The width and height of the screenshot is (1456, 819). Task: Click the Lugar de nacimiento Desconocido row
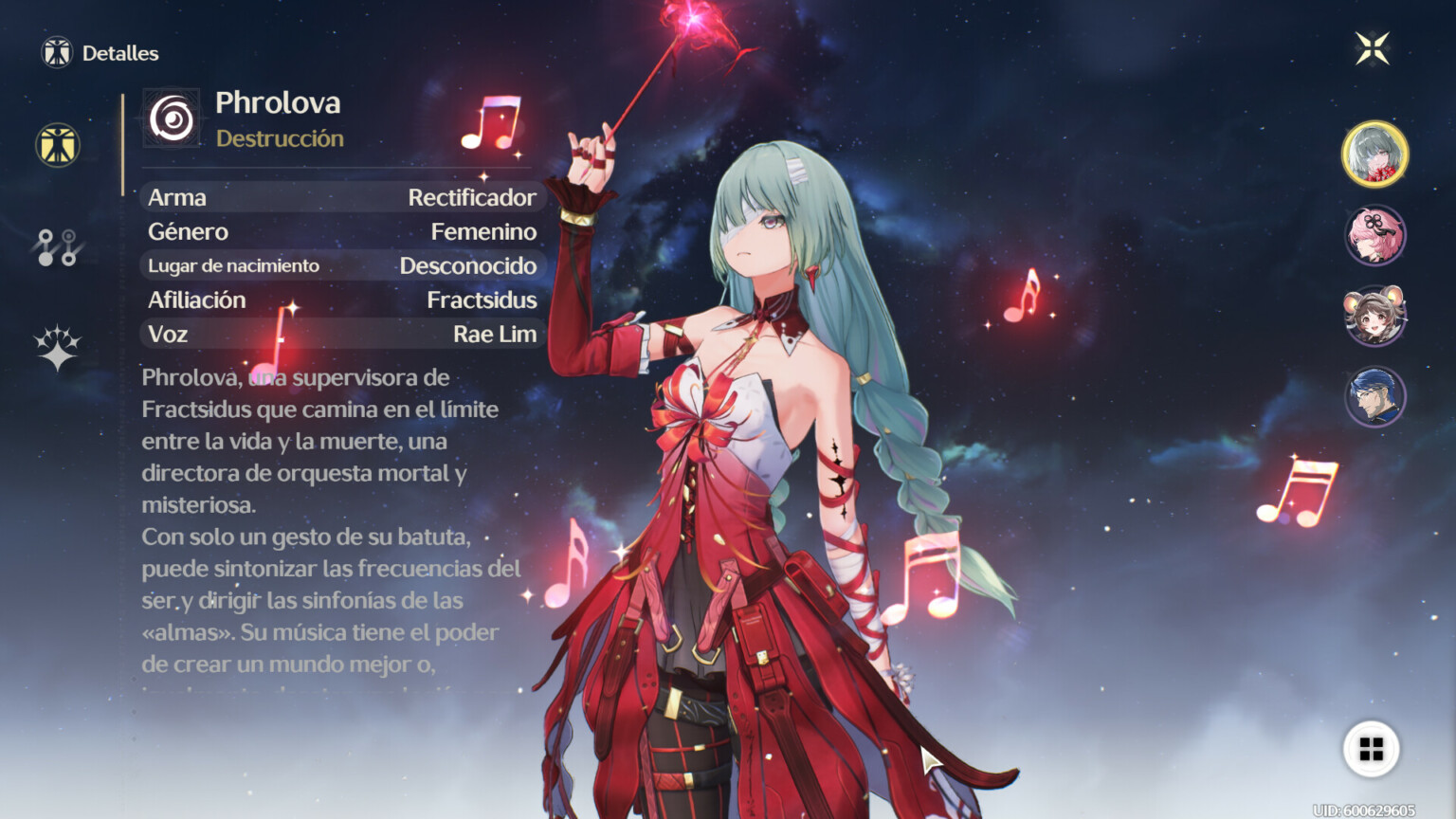coord(339,265)
